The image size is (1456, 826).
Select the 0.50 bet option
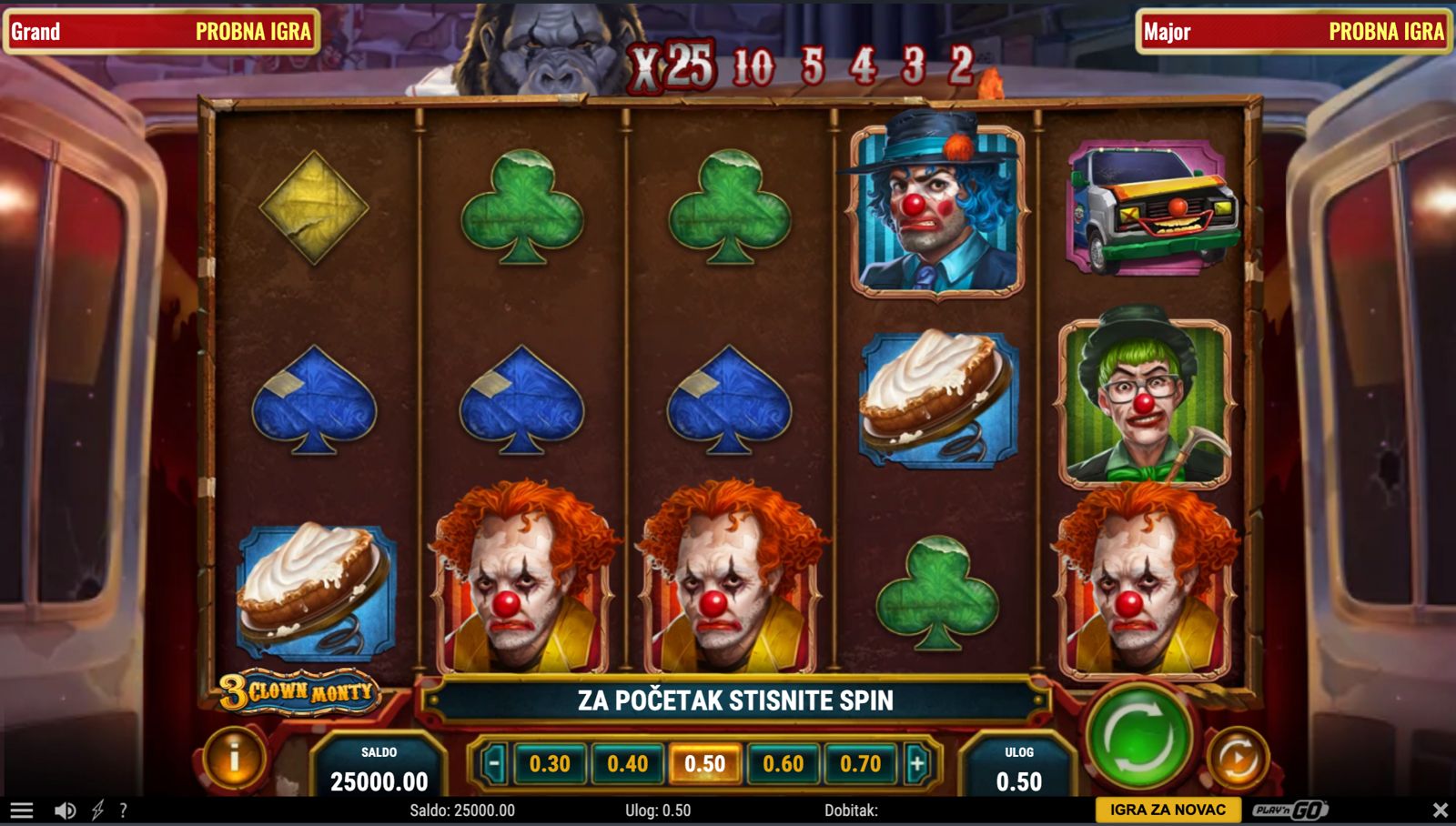(705, 763)
